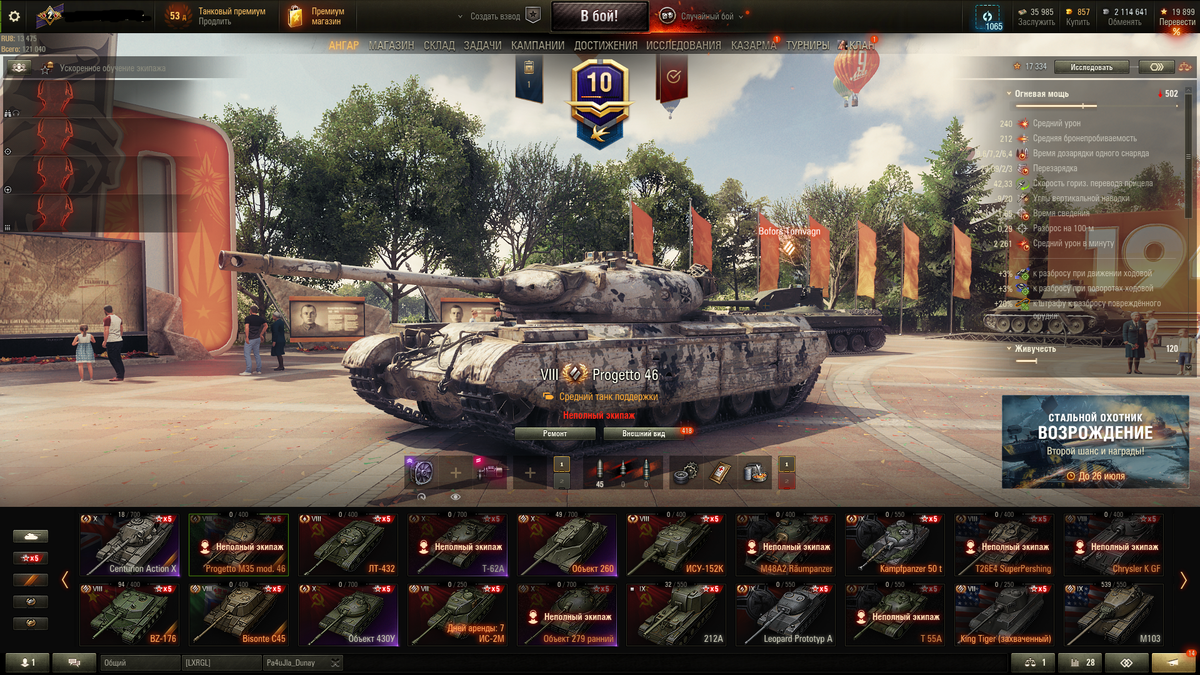Viewport: 1200px width, 675px height.
Task: Choose the ЛТ-432 tank in carousel
Action: [347, 545]
